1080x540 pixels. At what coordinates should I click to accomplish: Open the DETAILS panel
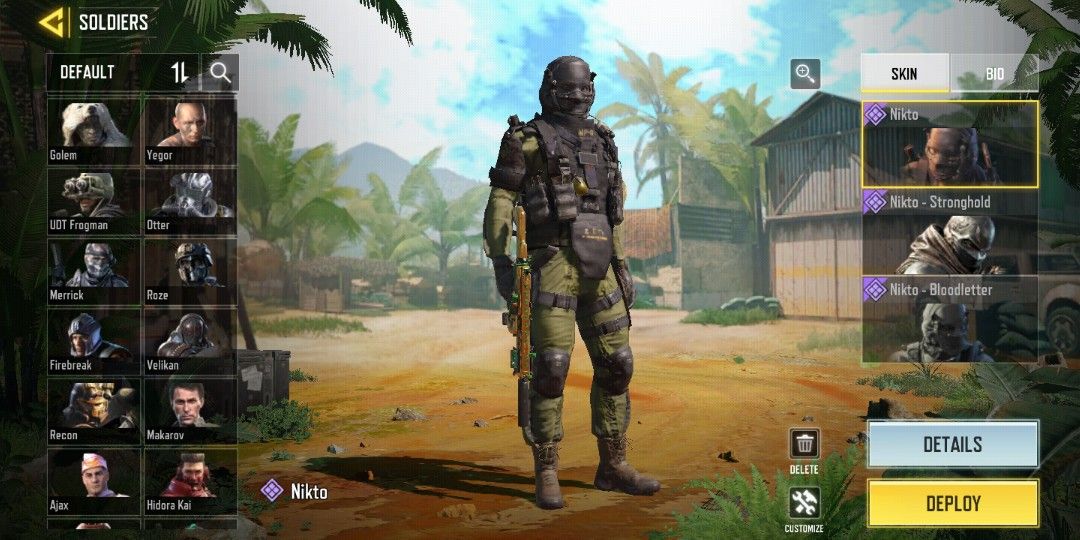(952, 444)
